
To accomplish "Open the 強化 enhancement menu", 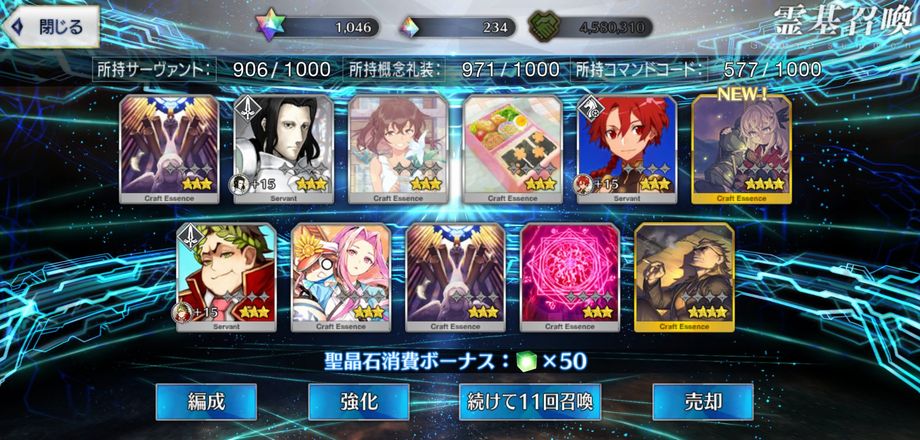I will point(358,402).
